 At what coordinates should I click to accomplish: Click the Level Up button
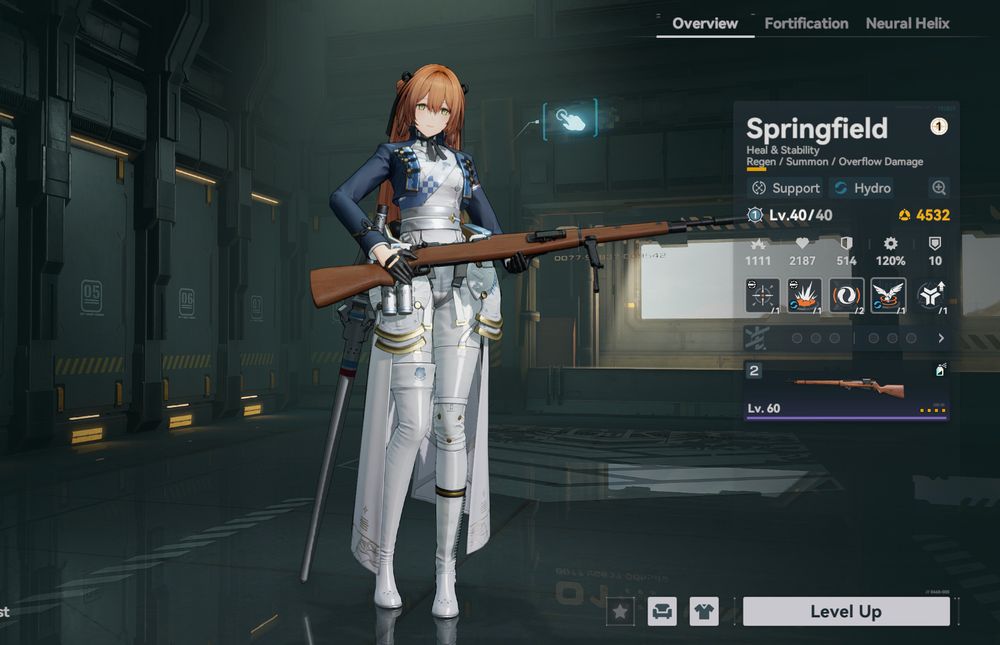(846, 611)
